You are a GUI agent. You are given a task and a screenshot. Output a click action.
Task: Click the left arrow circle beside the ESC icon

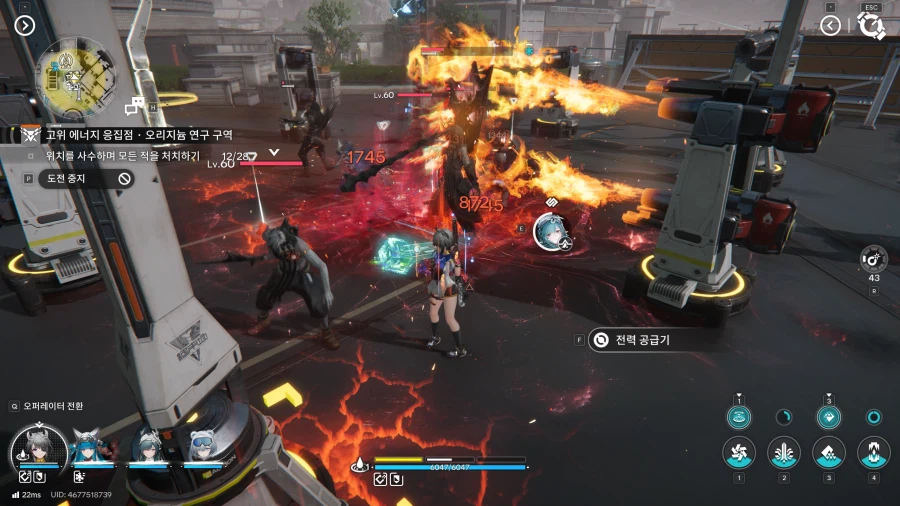click(830, 25)
